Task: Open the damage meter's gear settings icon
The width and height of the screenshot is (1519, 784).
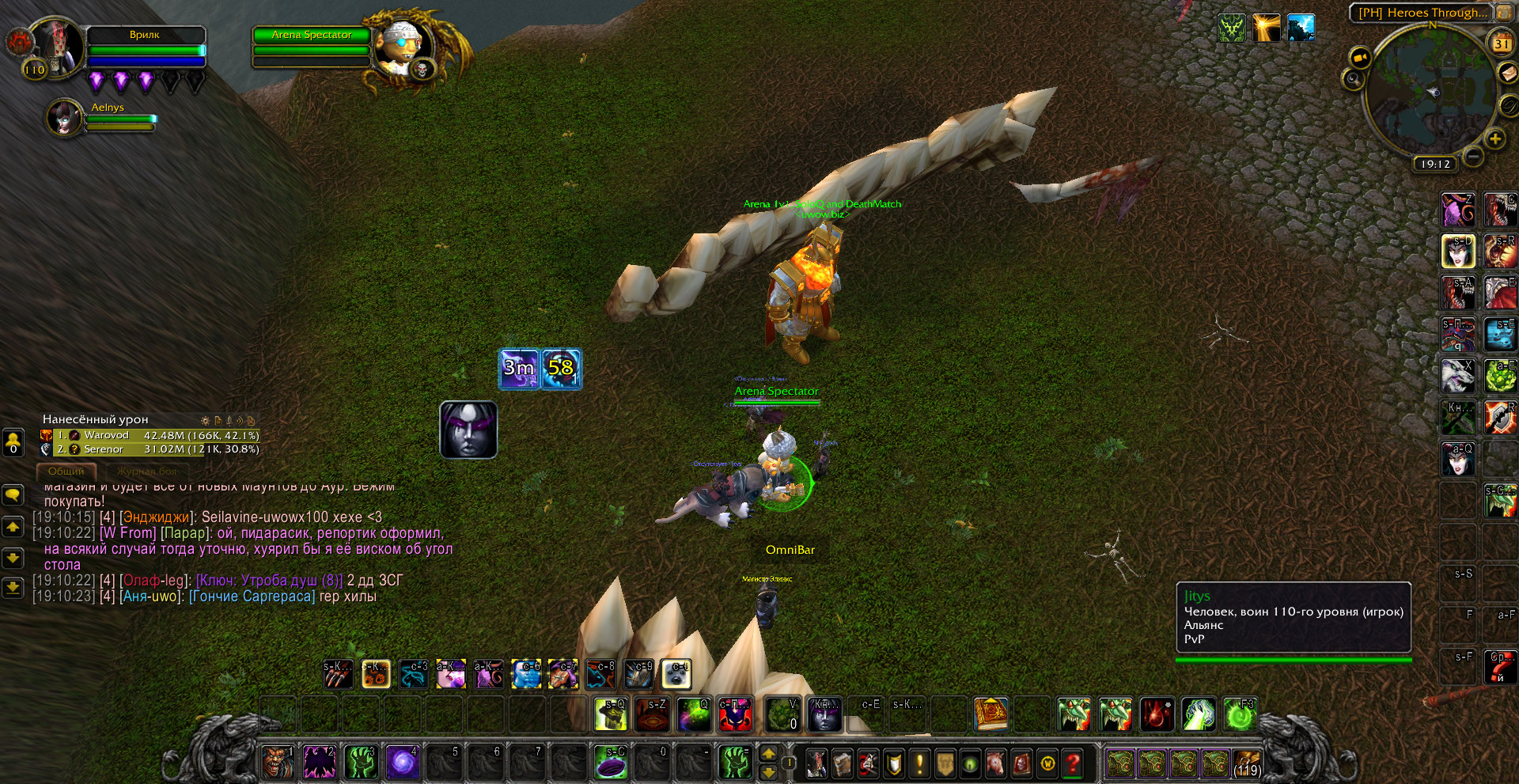Action: [206, 420]
